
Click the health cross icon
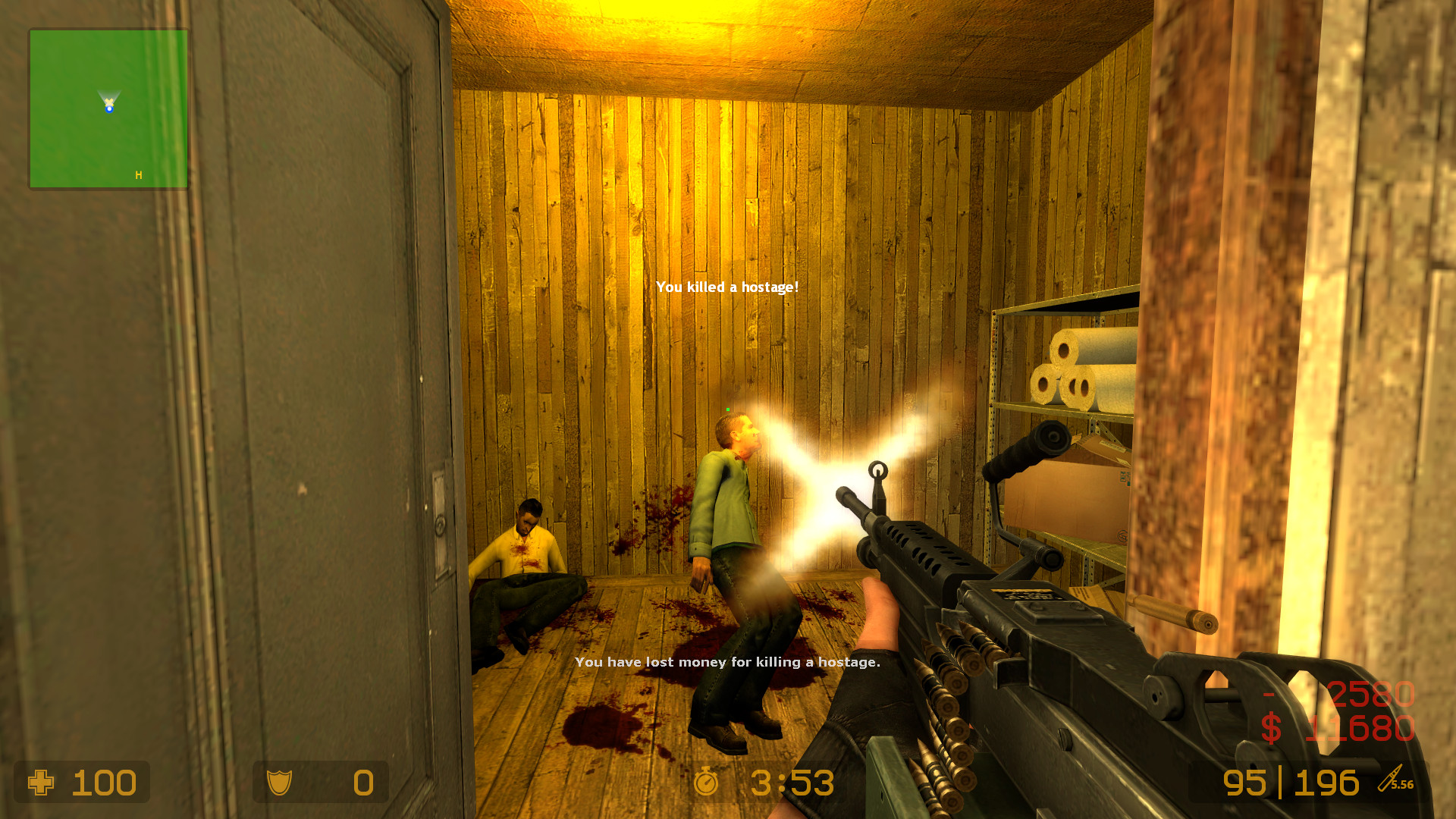[x=42, y=783]
